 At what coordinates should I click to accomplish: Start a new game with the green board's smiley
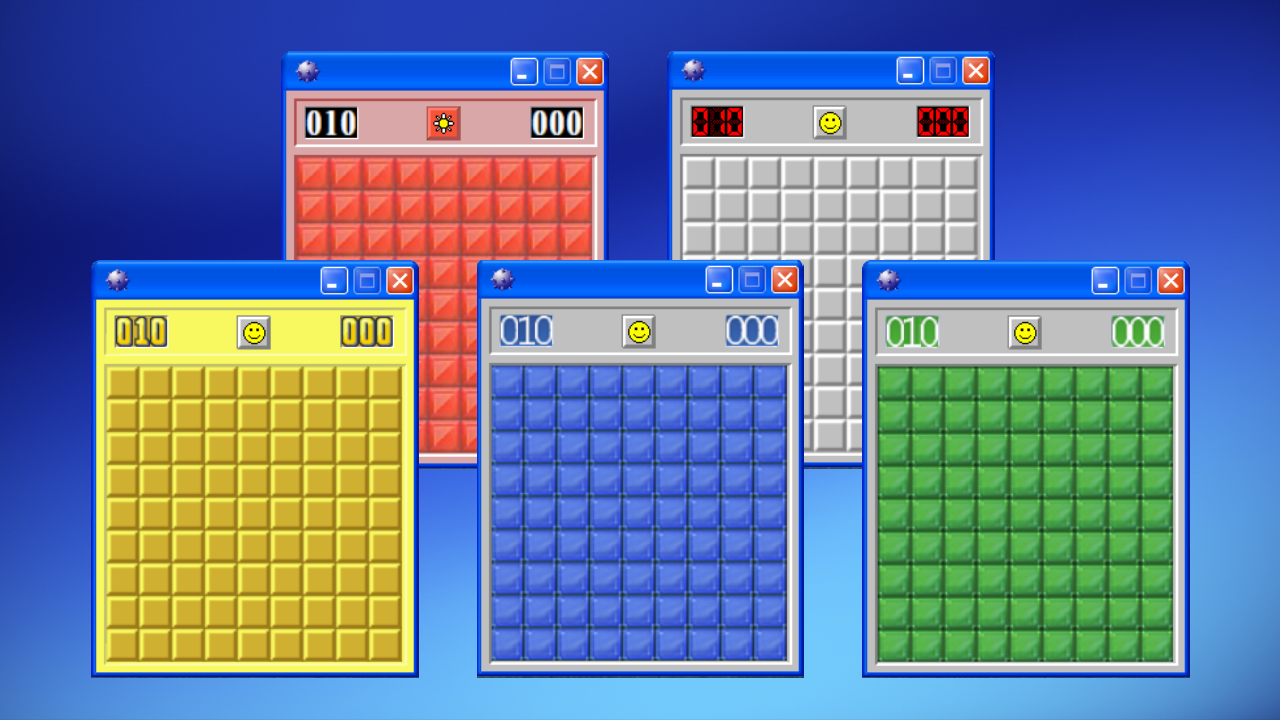pos(1023,331)
